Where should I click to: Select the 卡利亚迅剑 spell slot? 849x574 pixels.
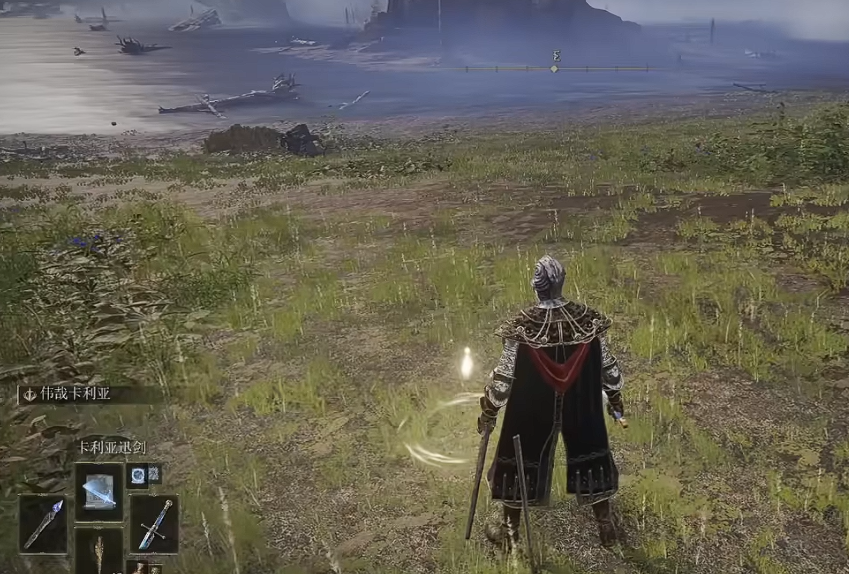click(99, 491)
